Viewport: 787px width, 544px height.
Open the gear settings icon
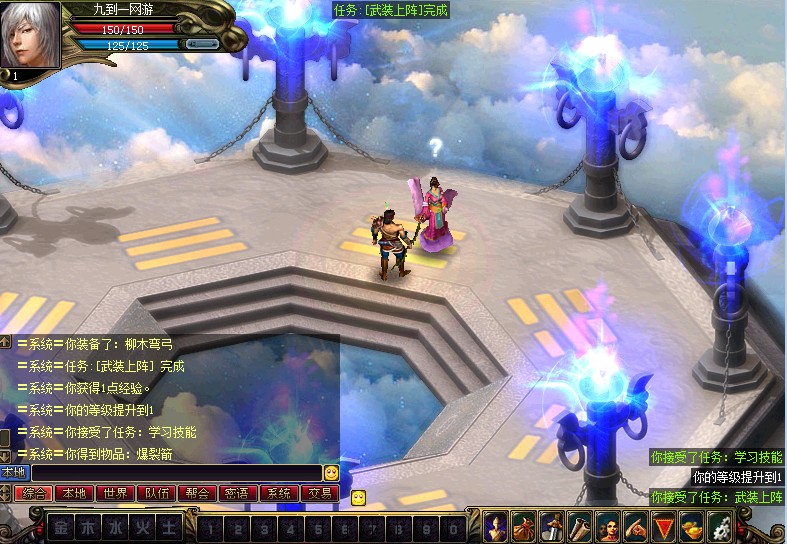pyautogui.click(x=720, y=525)
